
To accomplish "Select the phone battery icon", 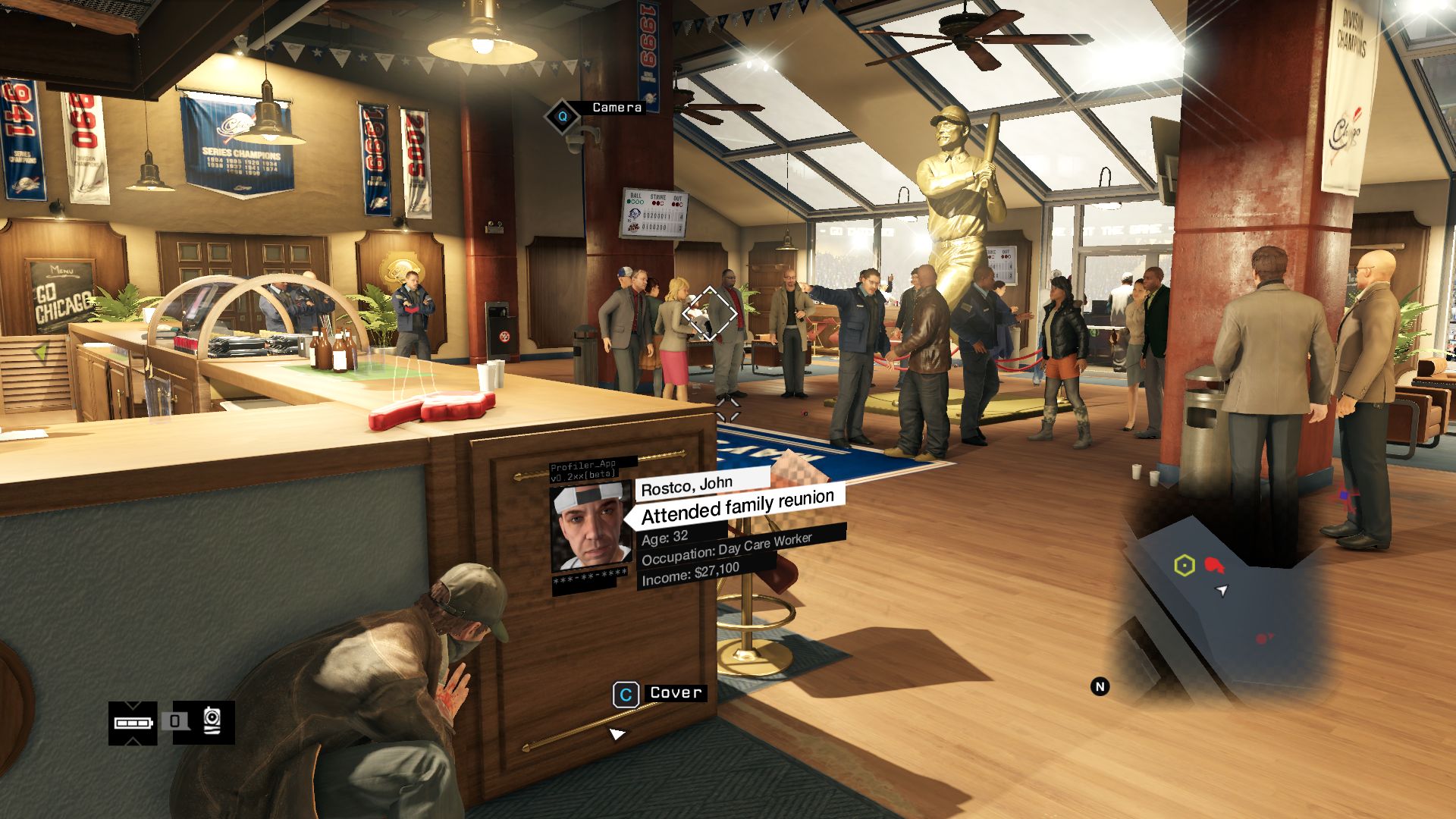I will (133, 723).
